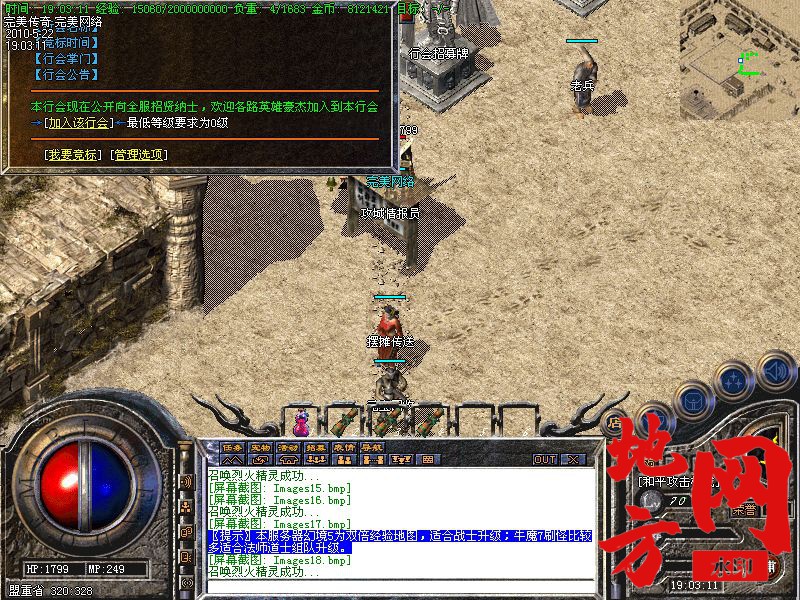Choose the 我要竞标 bid option
Image resolution: width=800 pixels, height=600 pixels.
pos(70,155)
